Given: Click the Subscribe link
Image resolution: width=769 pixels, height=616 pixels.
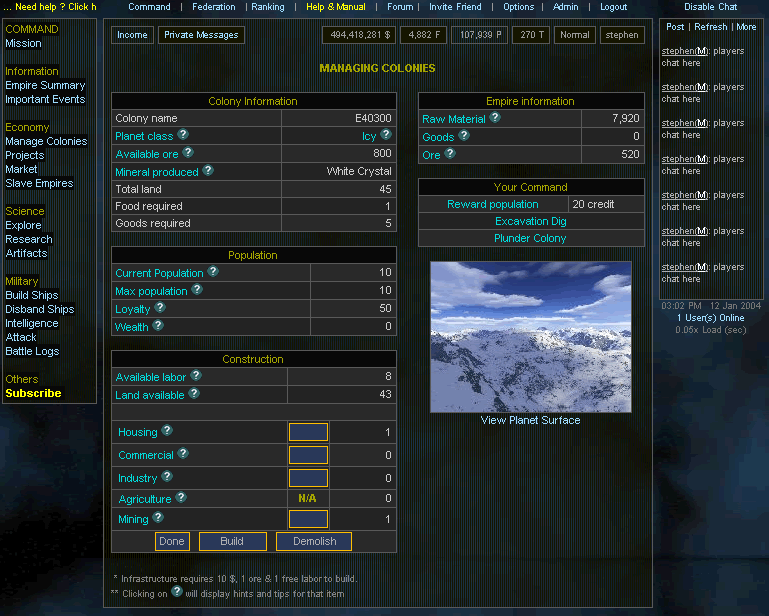Looking at the screenshot, I should point(33,393).
